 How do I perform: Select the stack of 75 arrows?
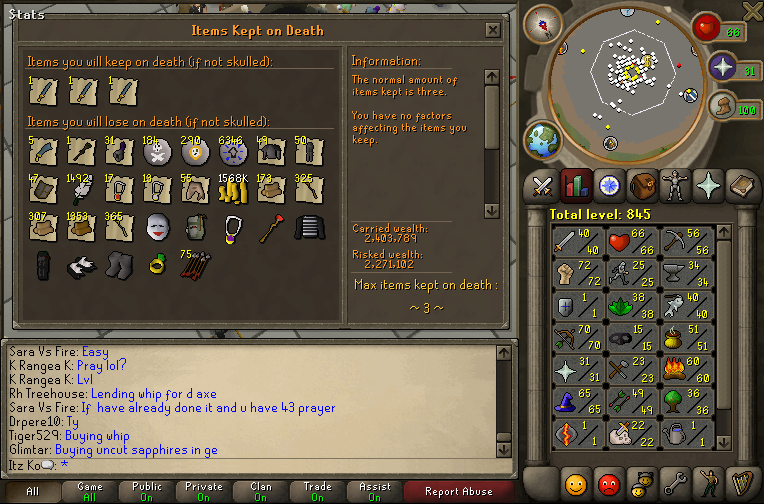pos(195,266)
